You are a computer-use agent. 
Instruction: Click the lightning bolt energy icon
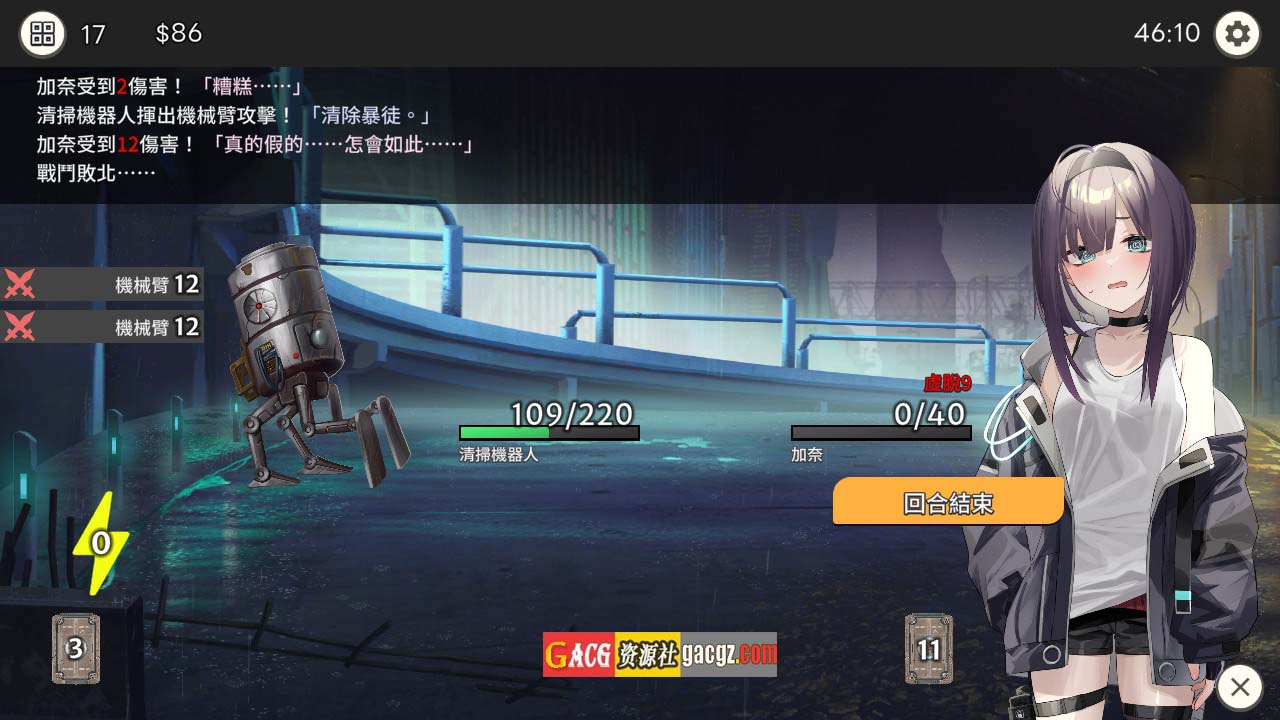[100, 543]
